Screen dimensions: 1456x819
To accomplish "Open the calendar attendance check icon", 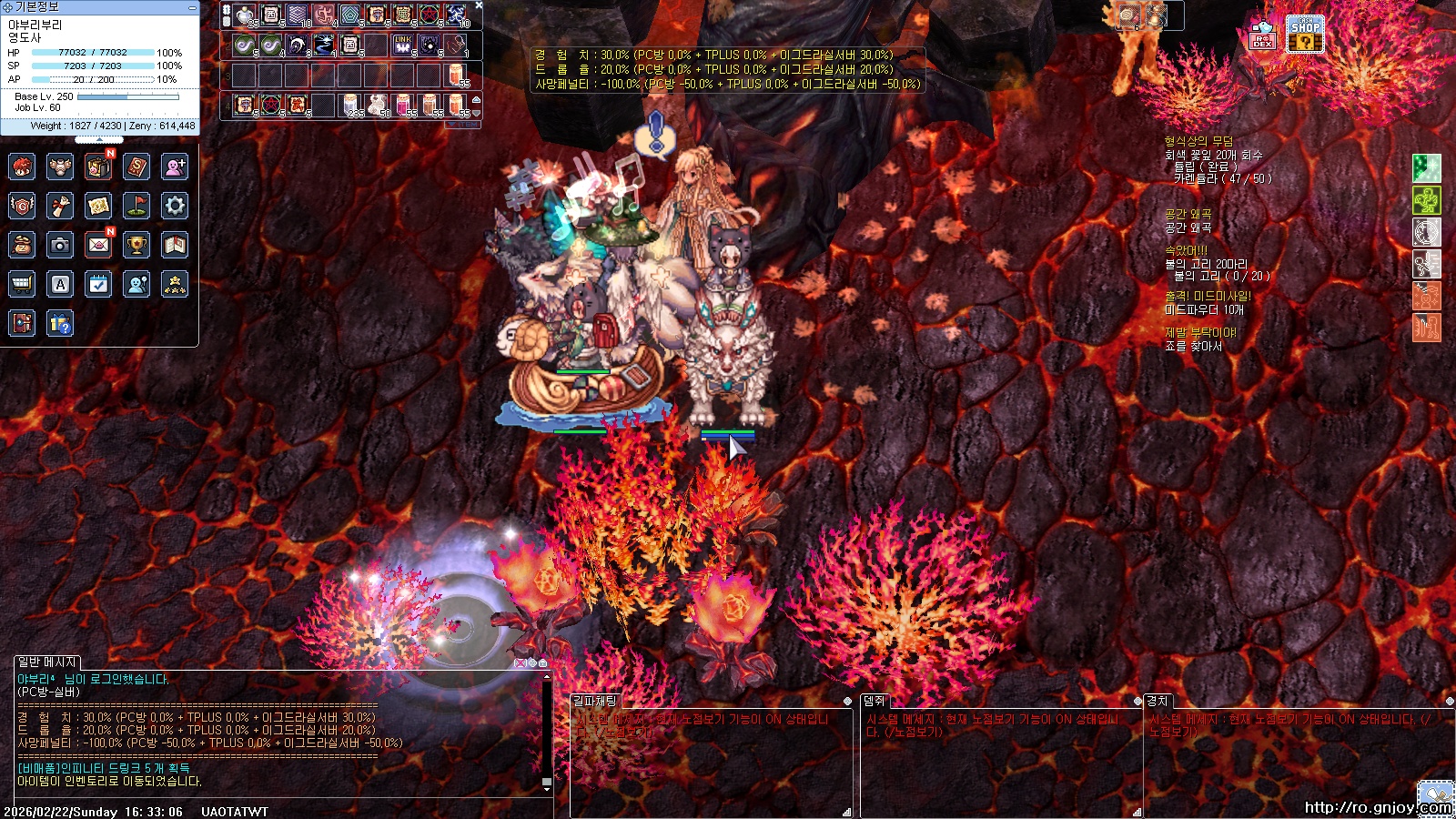I will 98,284.
